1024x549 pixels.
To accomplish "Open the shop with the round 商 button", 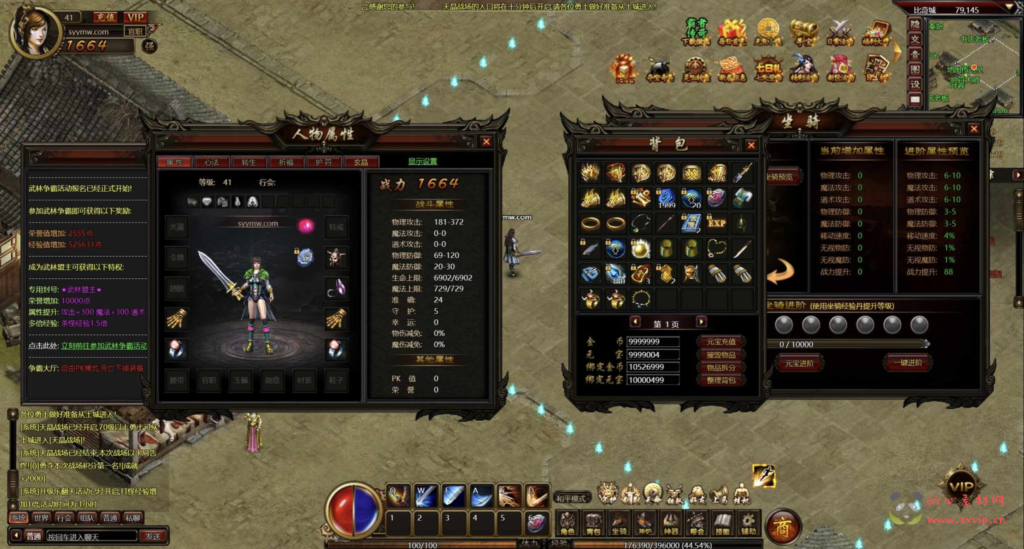I will 782,526.
